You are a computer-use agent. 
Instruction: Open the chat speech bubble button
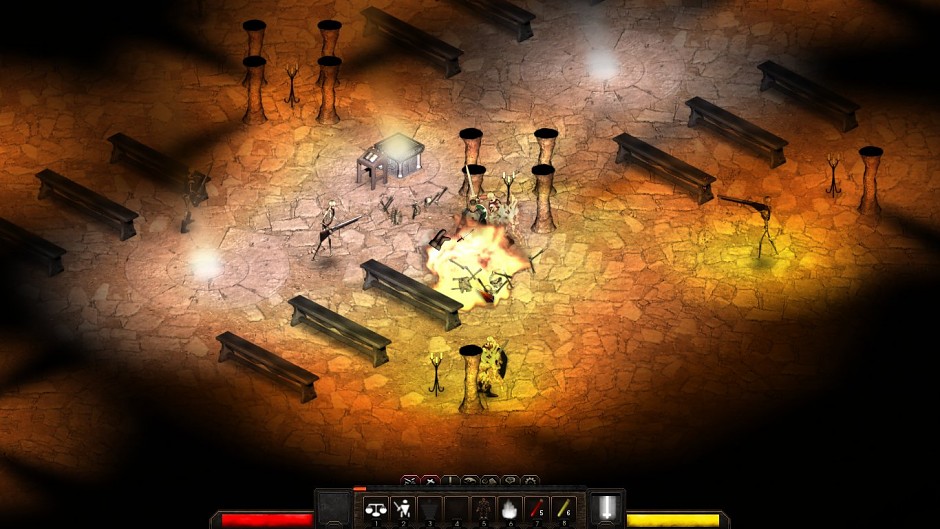coord(510,481)
